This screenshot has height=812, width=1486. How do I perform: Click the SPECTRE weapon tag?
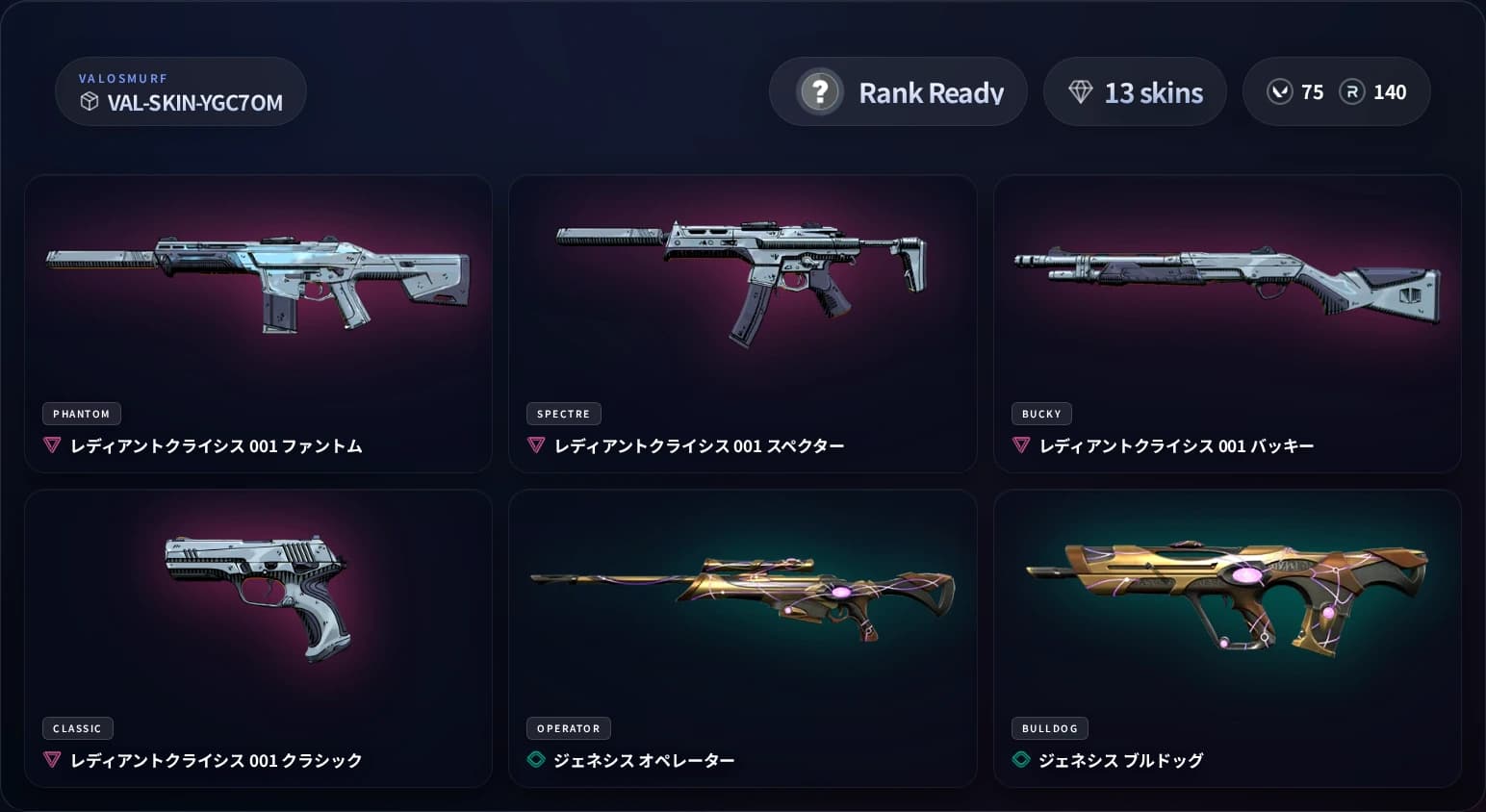point(563,414)
